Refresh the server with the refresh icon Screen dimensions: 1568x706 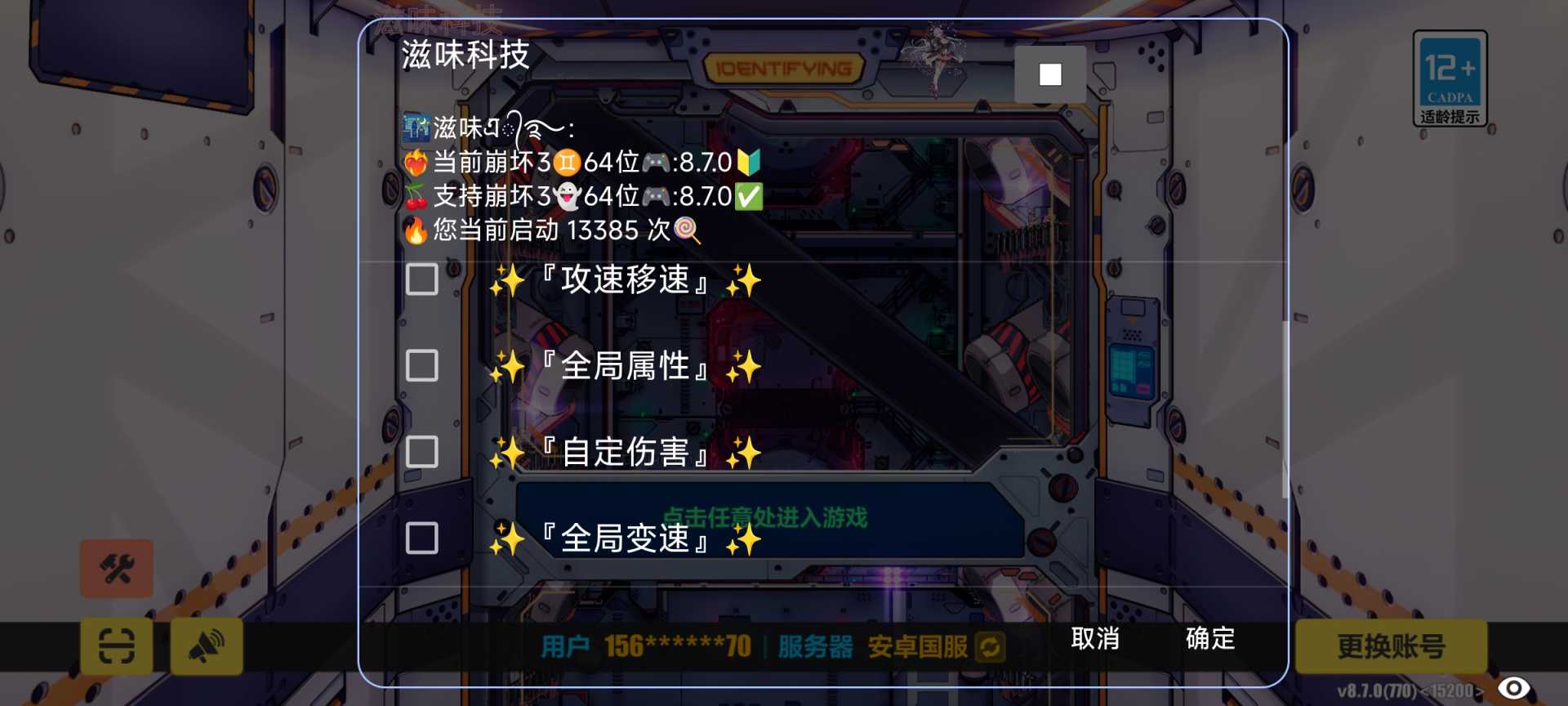pyautogui.click(x=991, y=648)
